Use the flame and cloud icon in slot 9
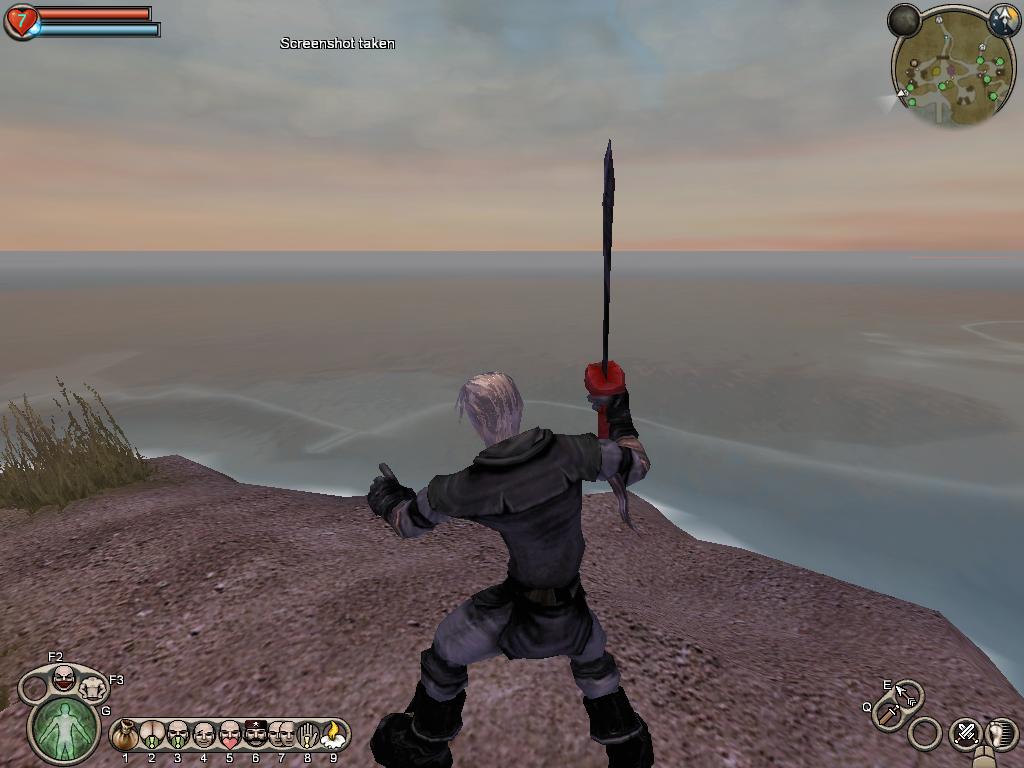The image size is (1024, 768). 333,737
